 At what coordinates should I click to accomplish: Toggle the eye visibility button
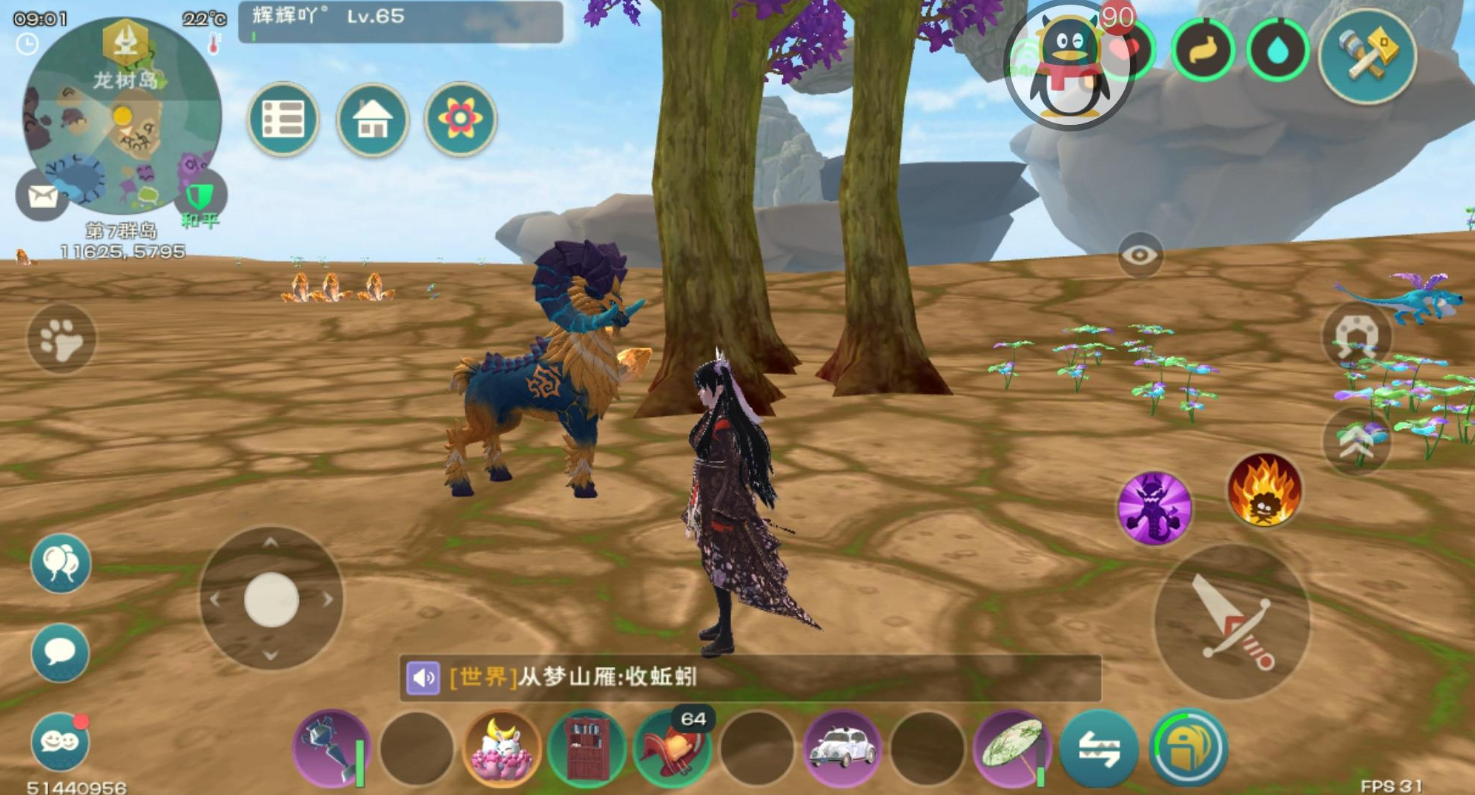[1140, 255]
